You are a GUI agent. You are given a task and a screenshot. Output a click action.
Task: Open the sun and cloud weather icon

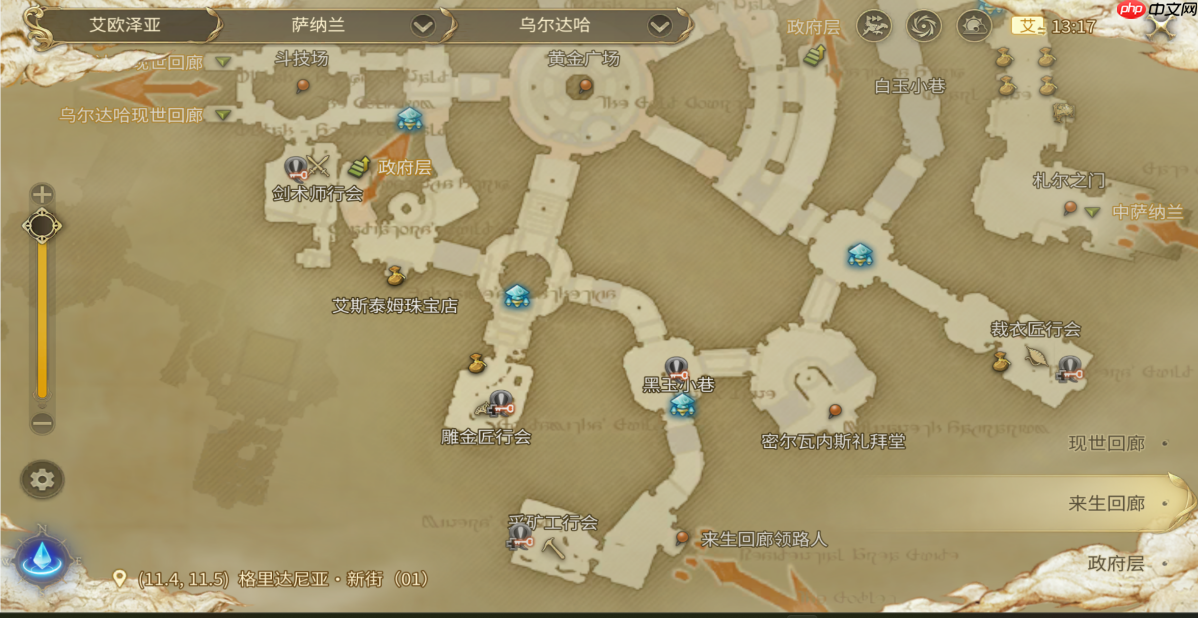pos(973,25)
